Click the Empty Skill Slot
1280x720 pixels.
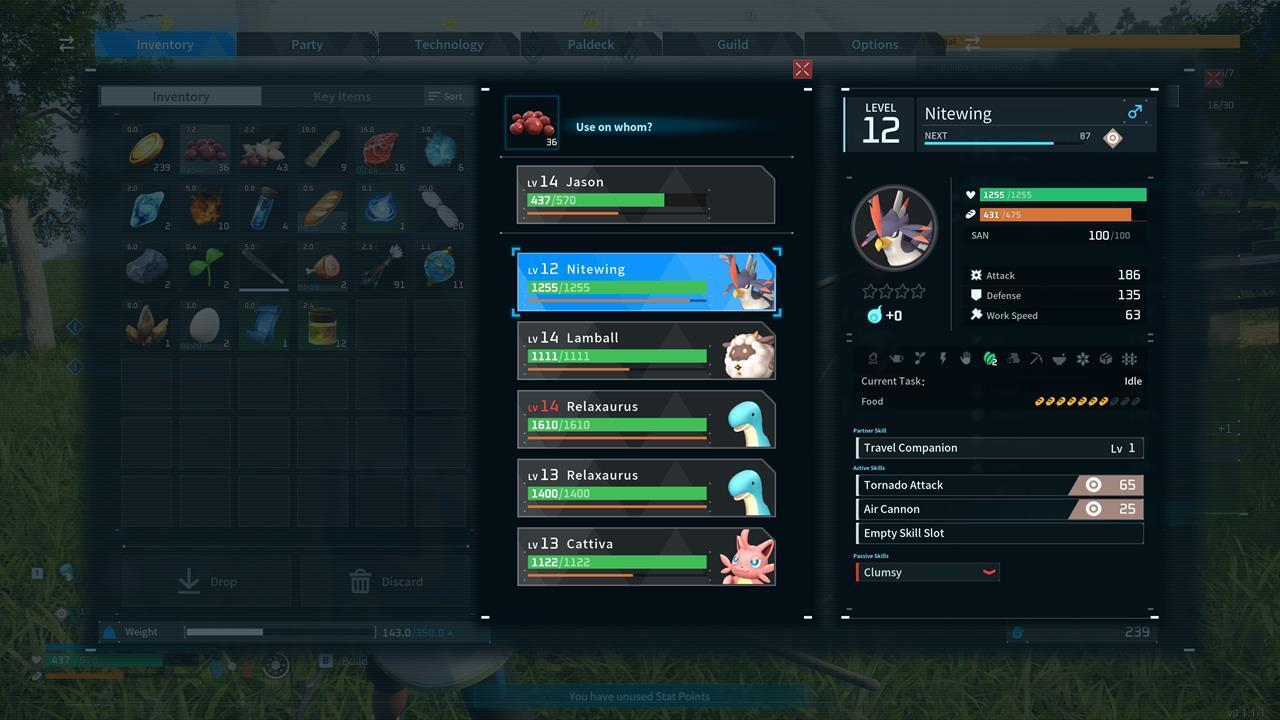(x=998, y=532)
